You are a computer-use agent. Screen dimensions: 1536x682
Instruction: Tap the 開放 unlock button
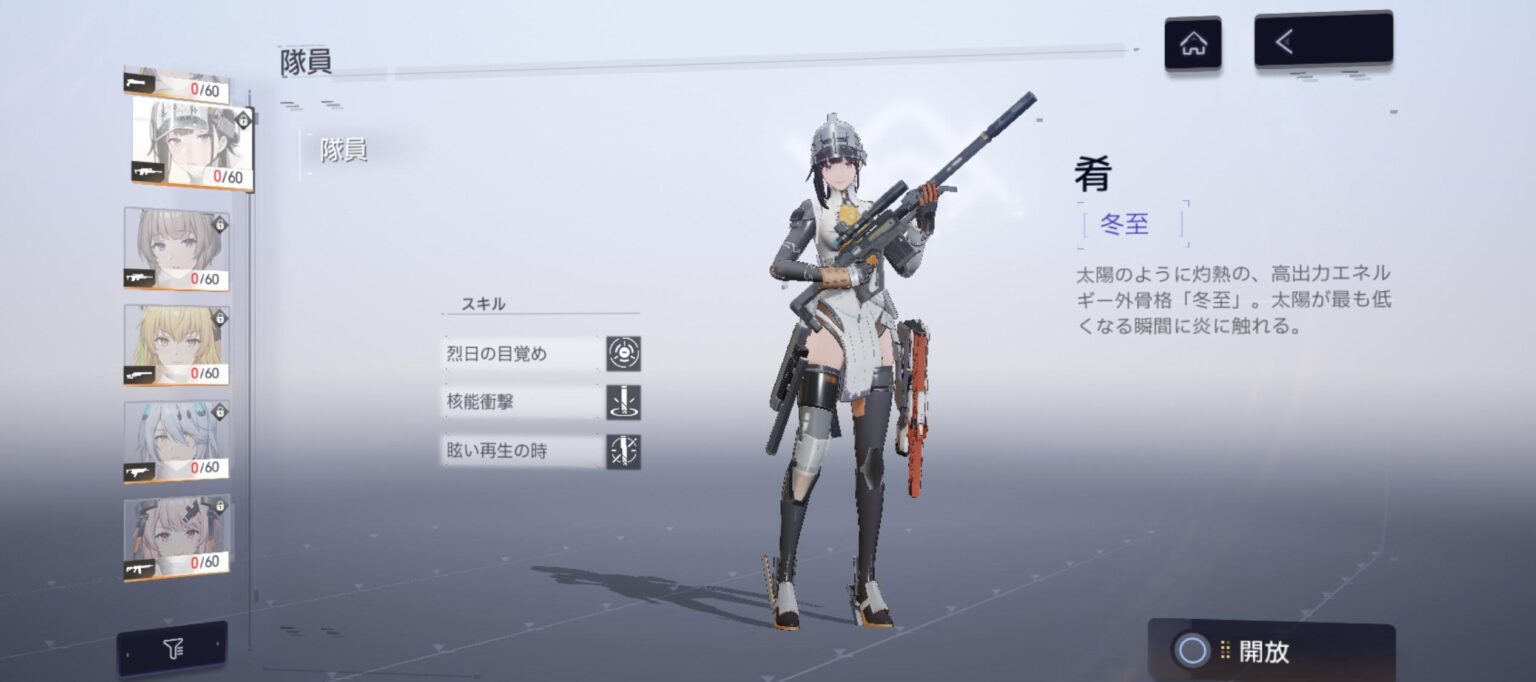[1270, 651]
